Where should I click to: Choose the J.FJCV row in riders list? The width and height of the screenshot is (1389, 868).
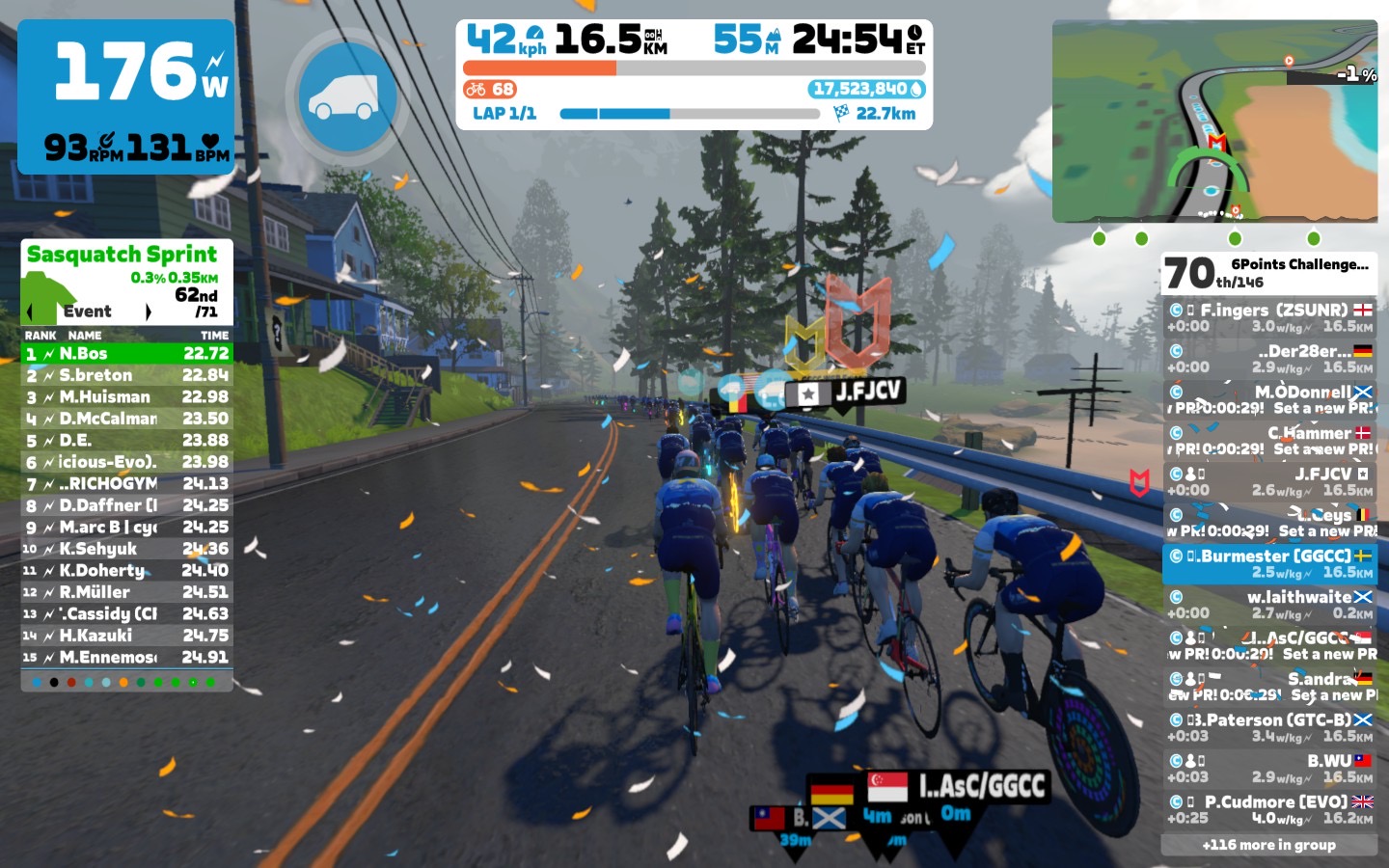[x=1268, y=482]
